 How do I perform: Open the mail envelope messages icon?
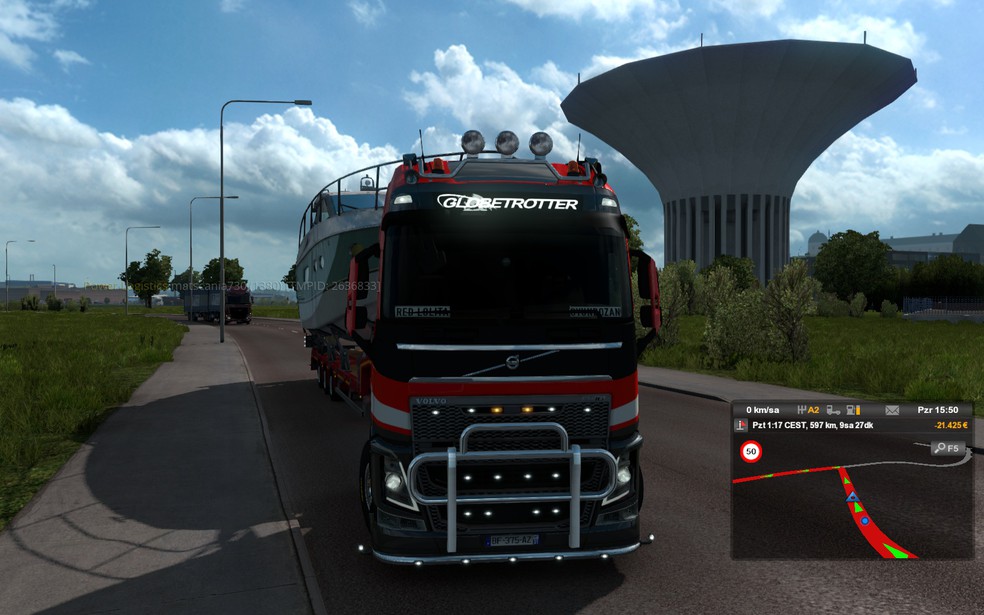(892, 410)
